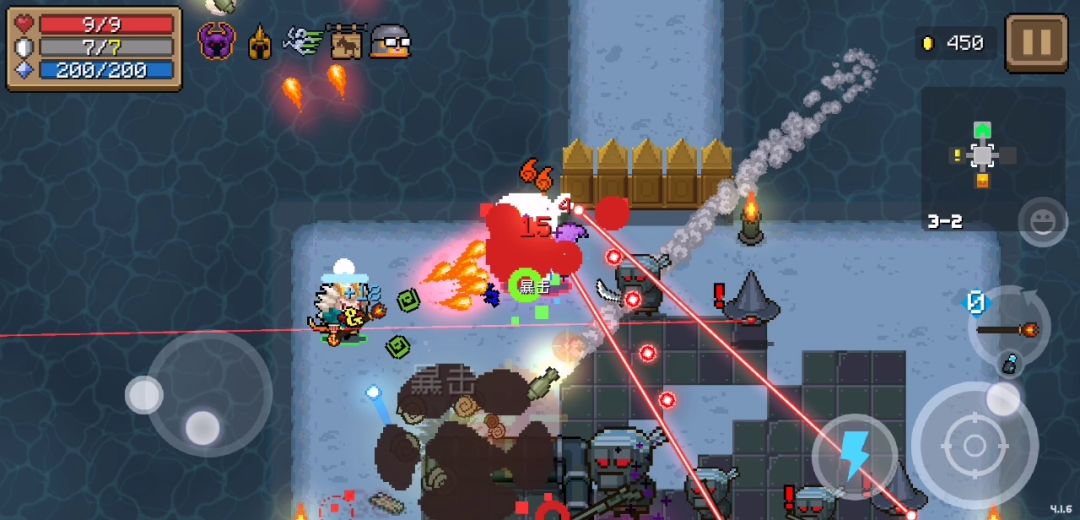Screen dimensions: 1080x520
Task: Inspect the horse signboard buff icon
Action: (x=346, y=42)
